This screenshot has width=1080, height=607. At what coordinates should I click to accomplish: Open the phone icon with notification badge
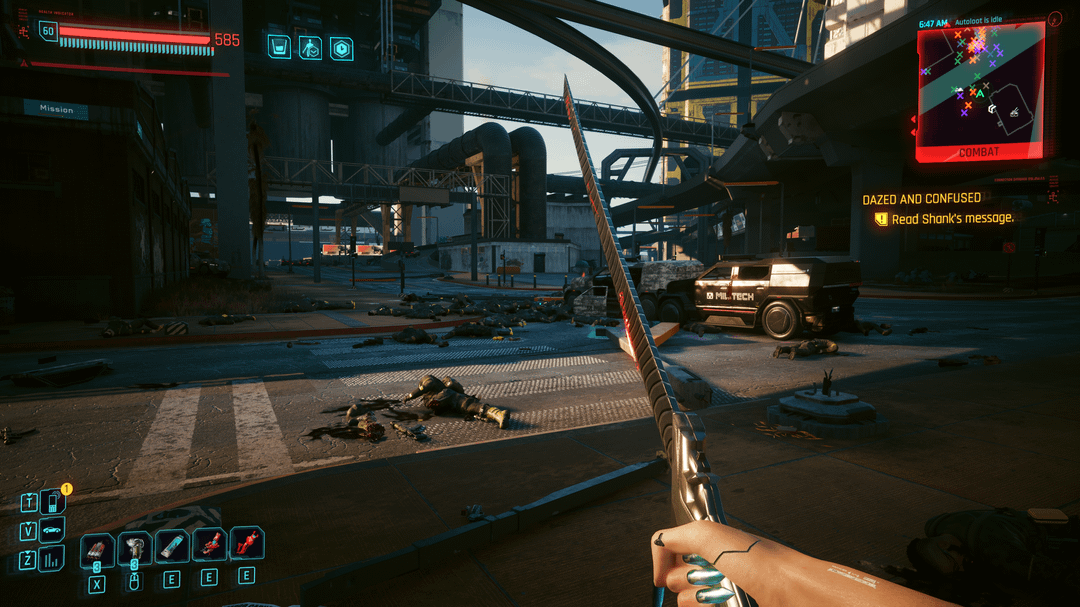click(52, 502)
